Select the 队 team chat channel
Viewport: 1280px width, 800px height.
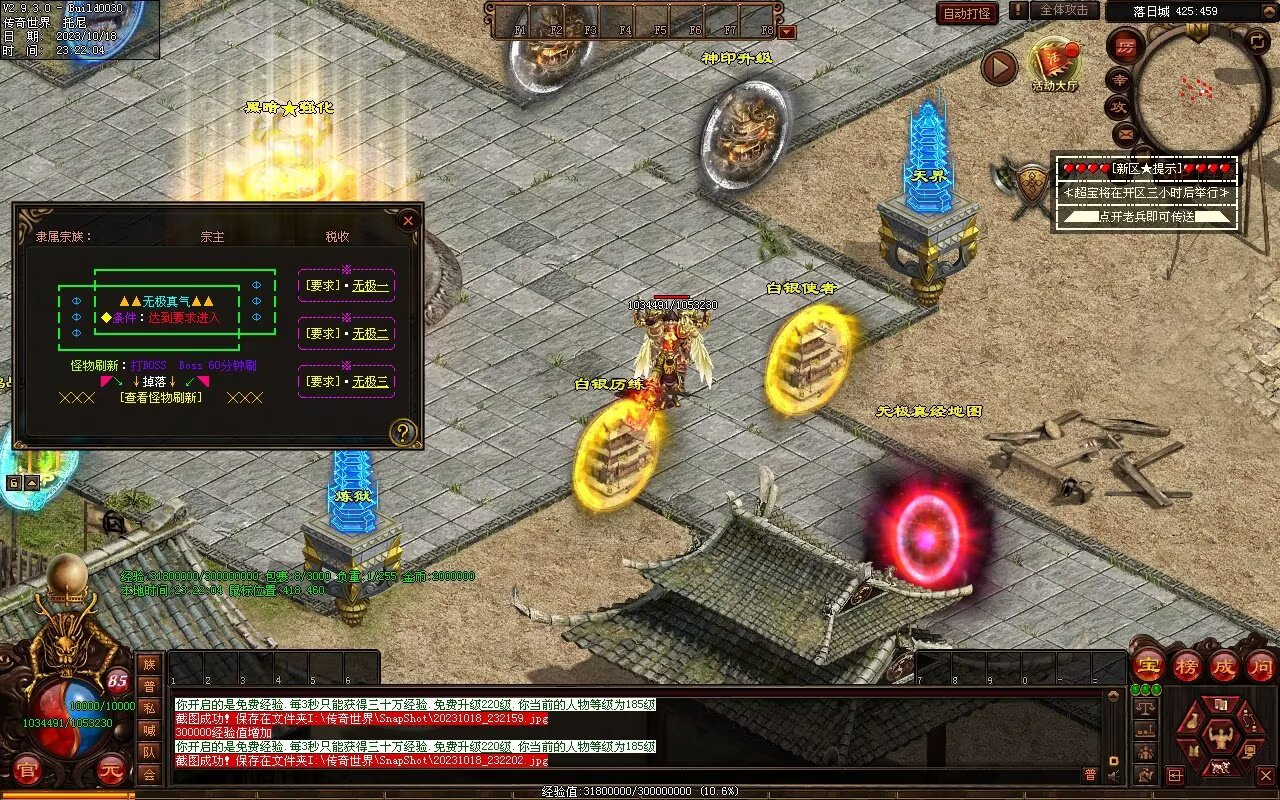tap(149, 752)
